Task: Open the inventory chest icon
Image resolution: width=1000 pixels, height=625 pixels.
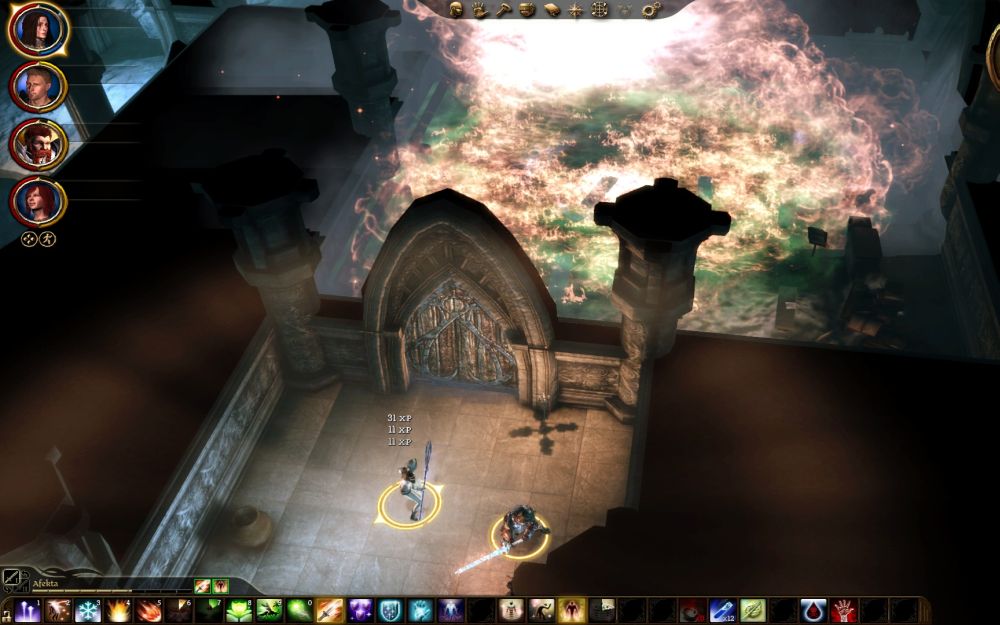Action: (528, 9)
